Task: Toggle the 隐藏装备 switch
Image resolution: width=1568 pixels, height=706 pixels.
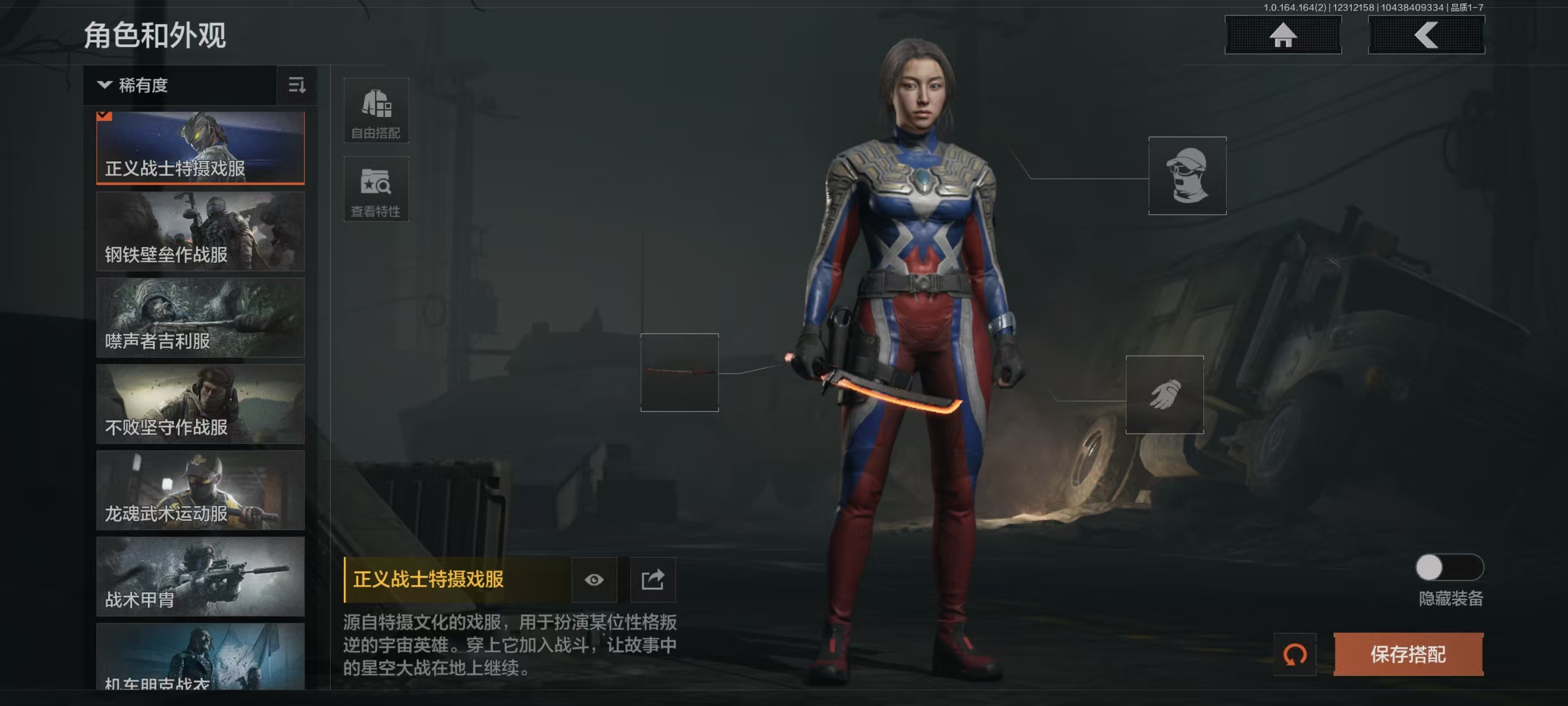Action: click(x=1449, y=568)
